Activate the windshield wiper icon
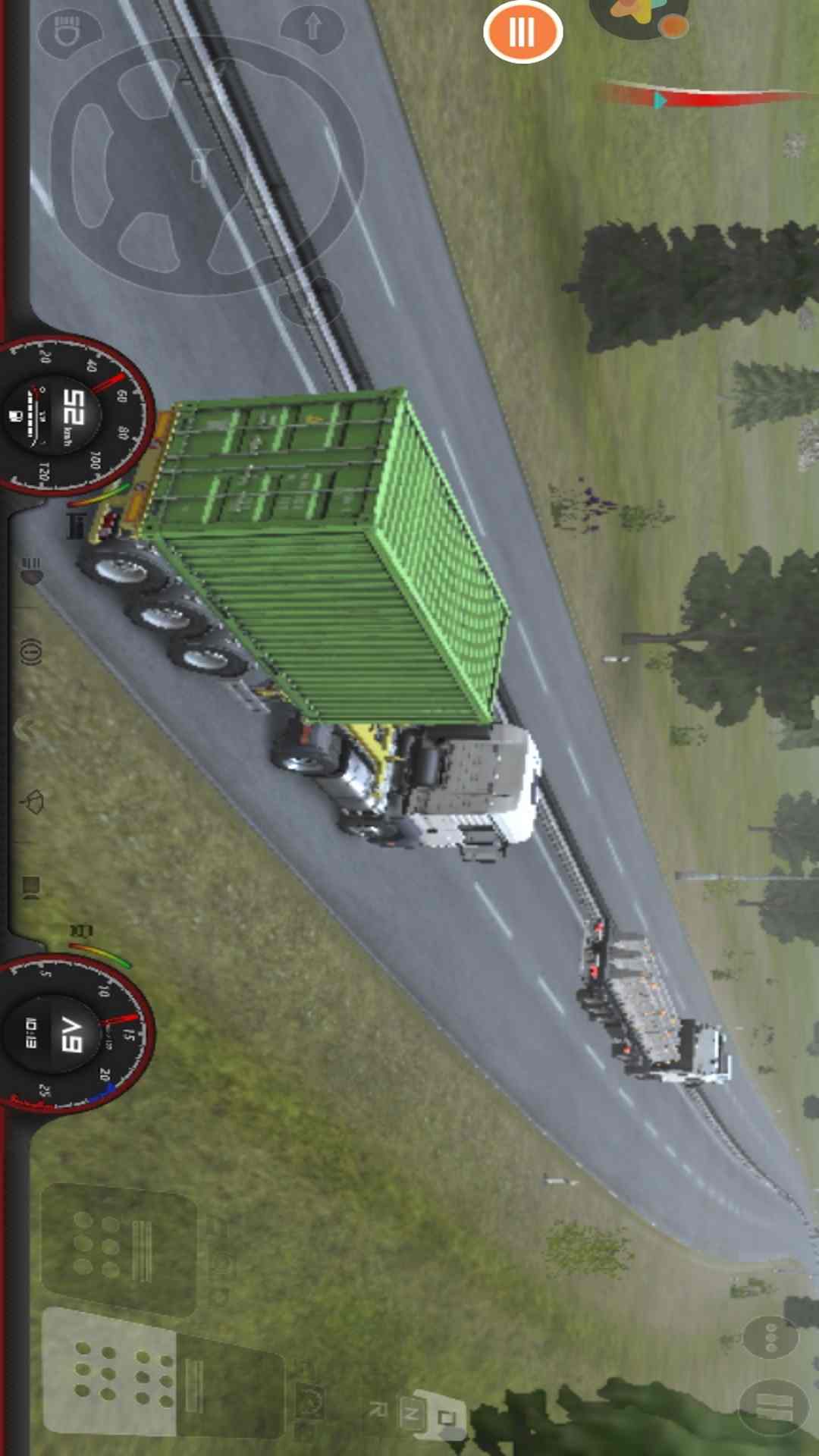819x1456 pixels. coord(33,802)
